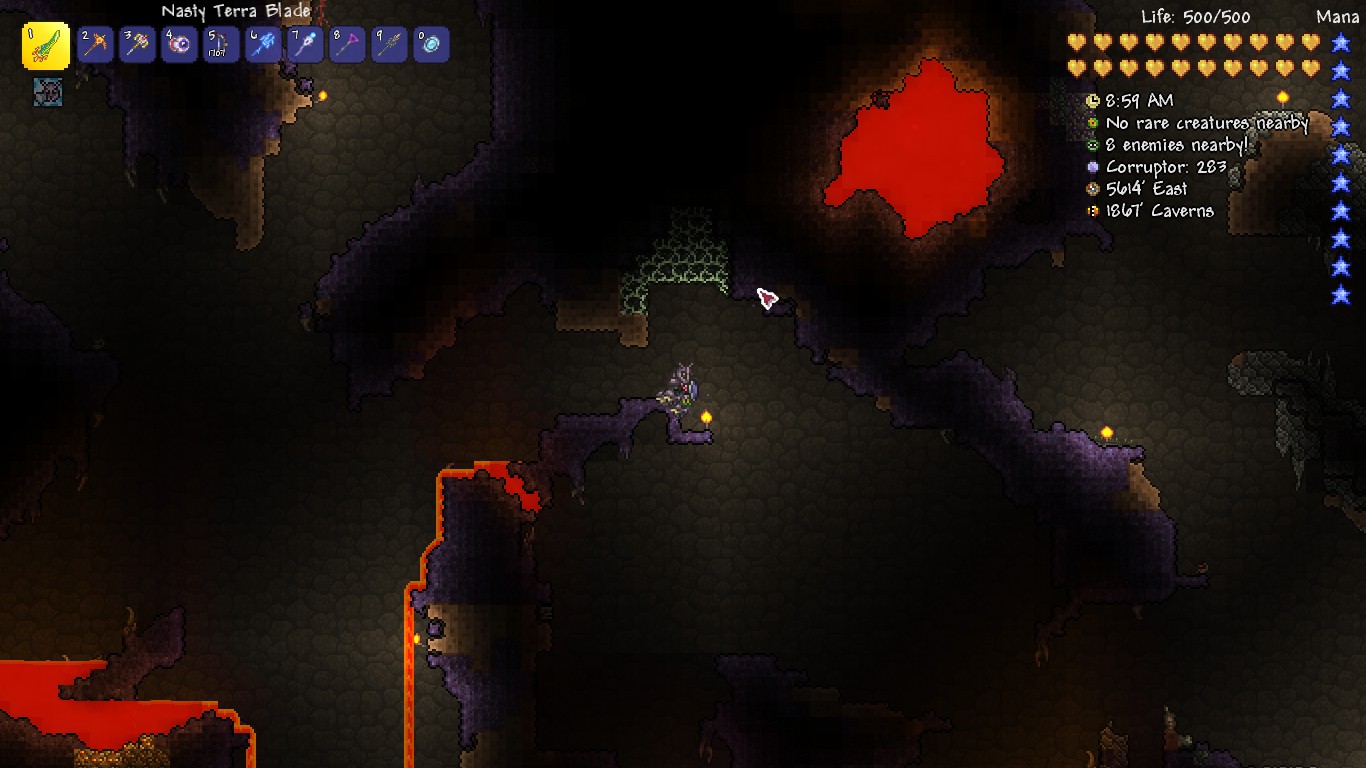Click the Radar icon showing enemies nearby
Image resolution: width=1366 pixels, height=768 pixels.
click(1093, 145)
